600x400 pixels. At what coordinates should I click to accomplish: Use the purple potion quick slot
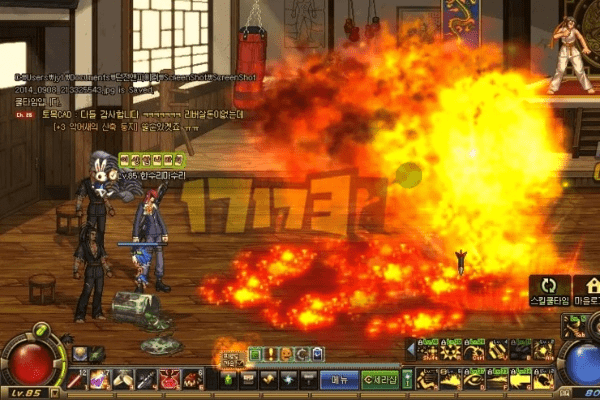pyautogui.click(x=101, y=379)
